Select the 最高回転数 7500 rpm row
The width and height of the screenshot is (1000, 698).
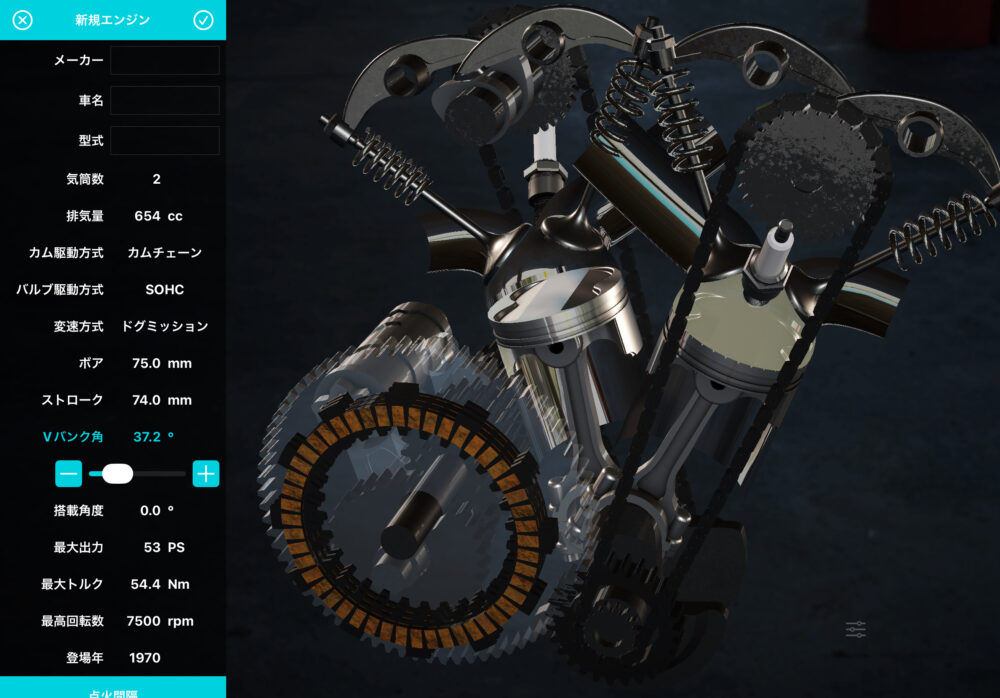[113, 621]
